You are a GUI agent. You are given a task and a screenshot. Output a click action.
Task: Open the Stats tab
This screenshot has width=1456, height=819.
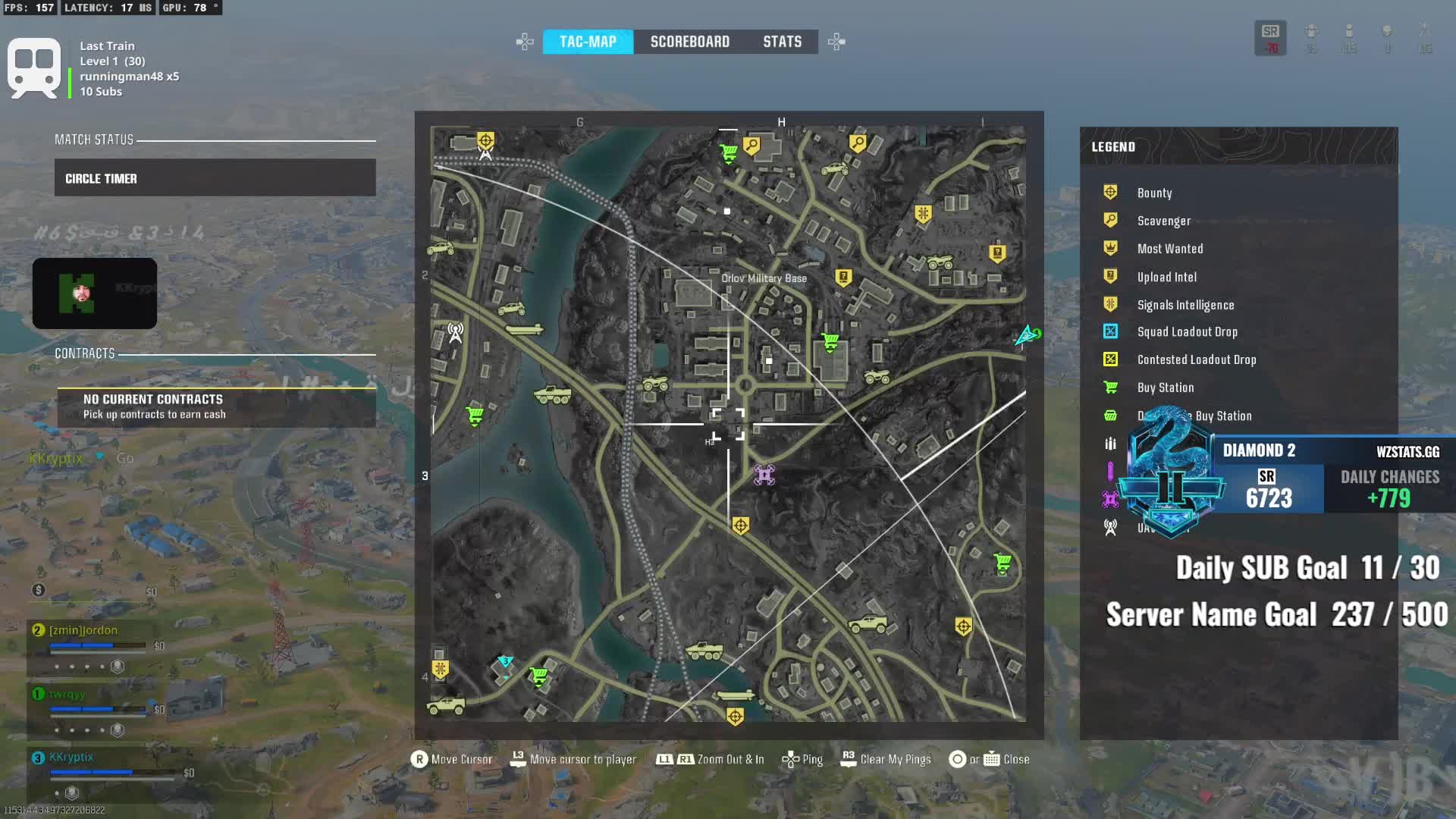point(782,42)
